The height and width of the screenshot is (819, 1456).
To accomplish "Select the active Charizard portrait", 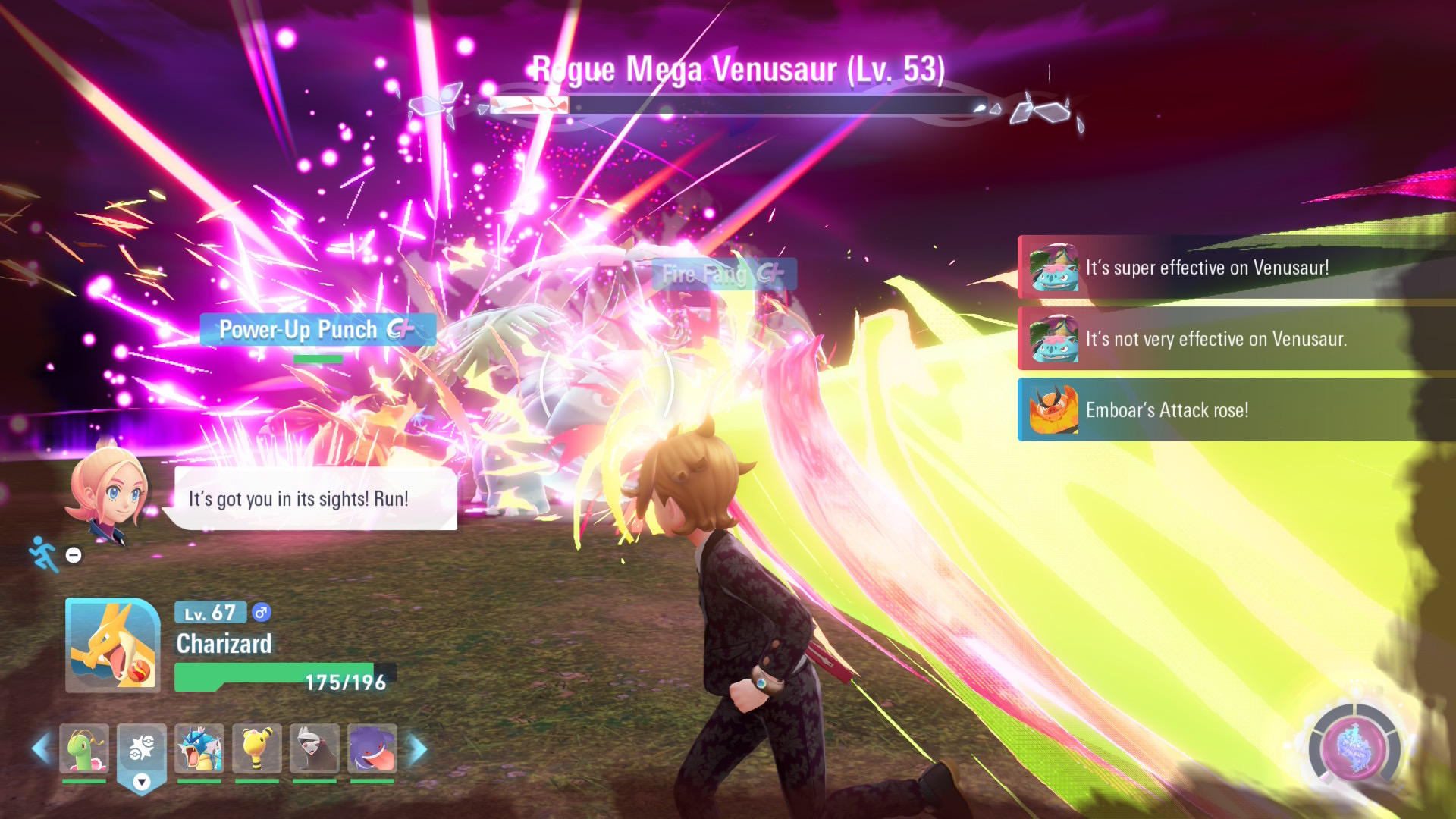I will tap(112, 645).
